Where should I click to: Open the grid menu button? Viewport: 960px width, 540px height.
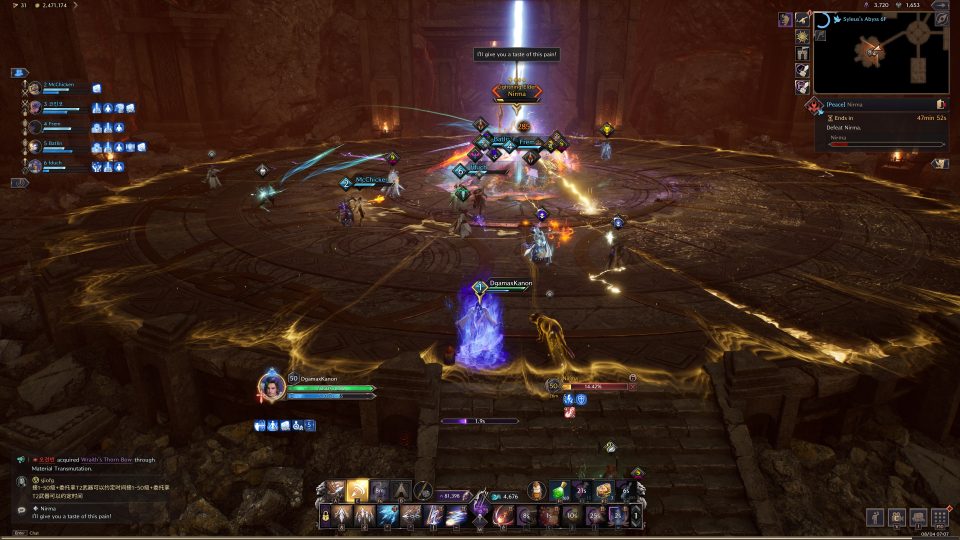click(939, 517)
